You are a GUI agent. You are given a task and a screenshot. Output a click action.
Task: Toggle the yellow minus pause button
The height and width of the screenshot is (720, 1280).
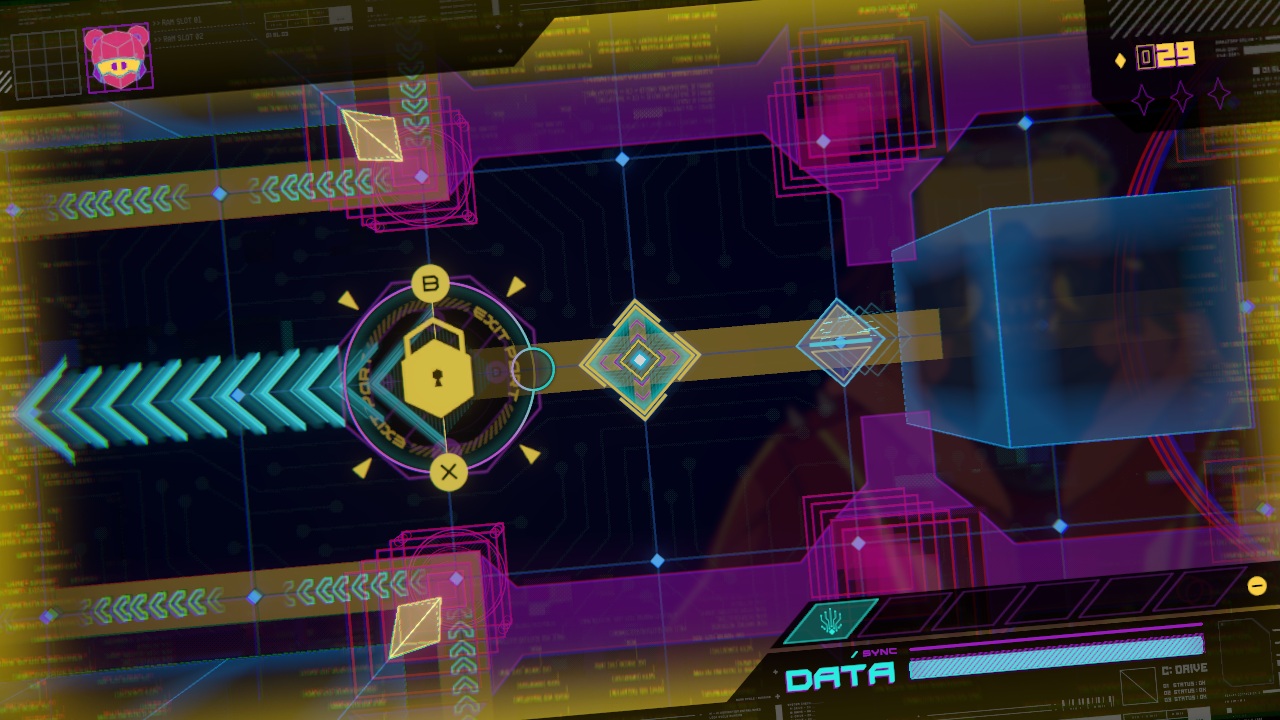pyautogui.click(x=1259, y=585)
